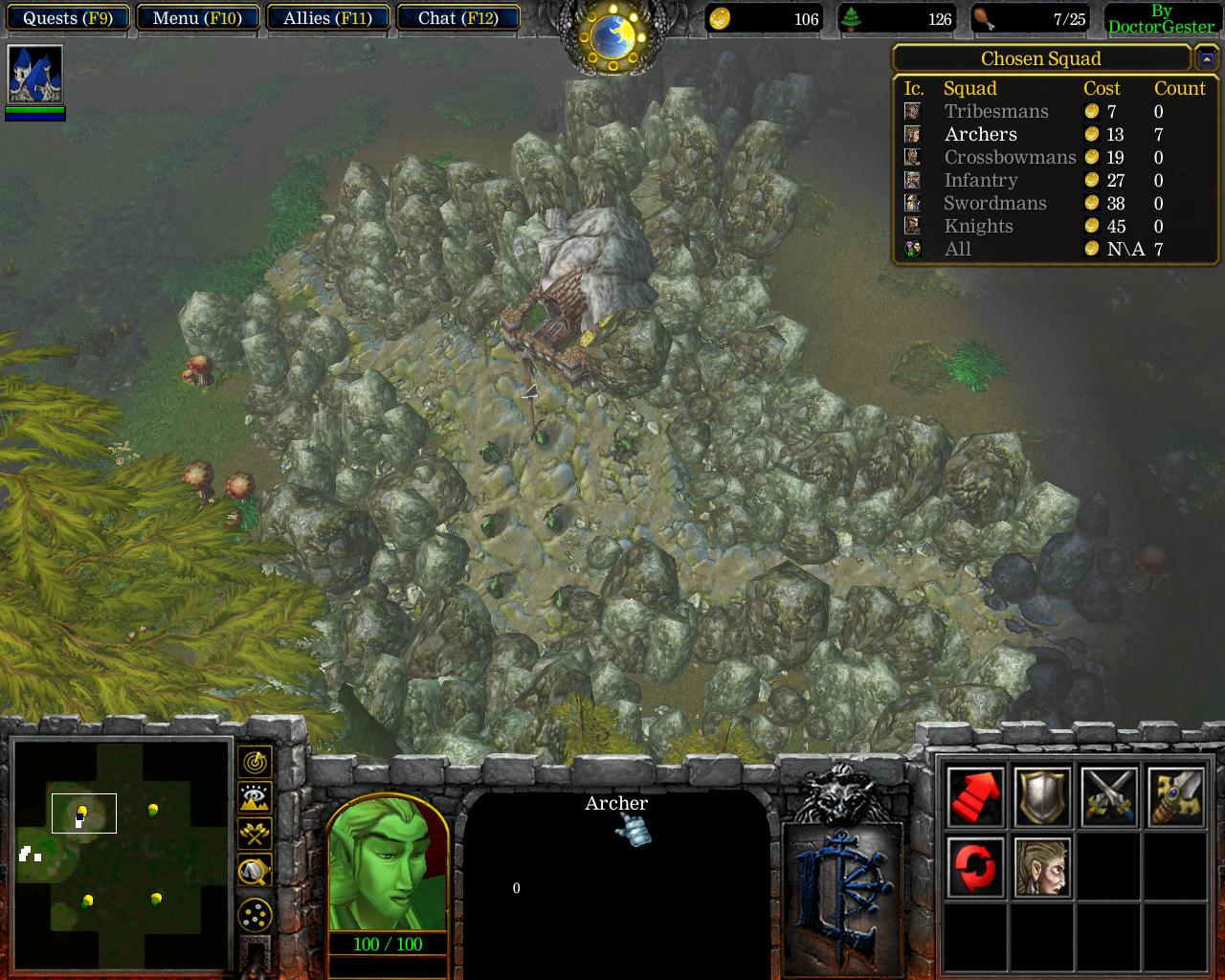Click the minimap
Viewport: 1225px width, 980px height.
[x=122, y=852]
